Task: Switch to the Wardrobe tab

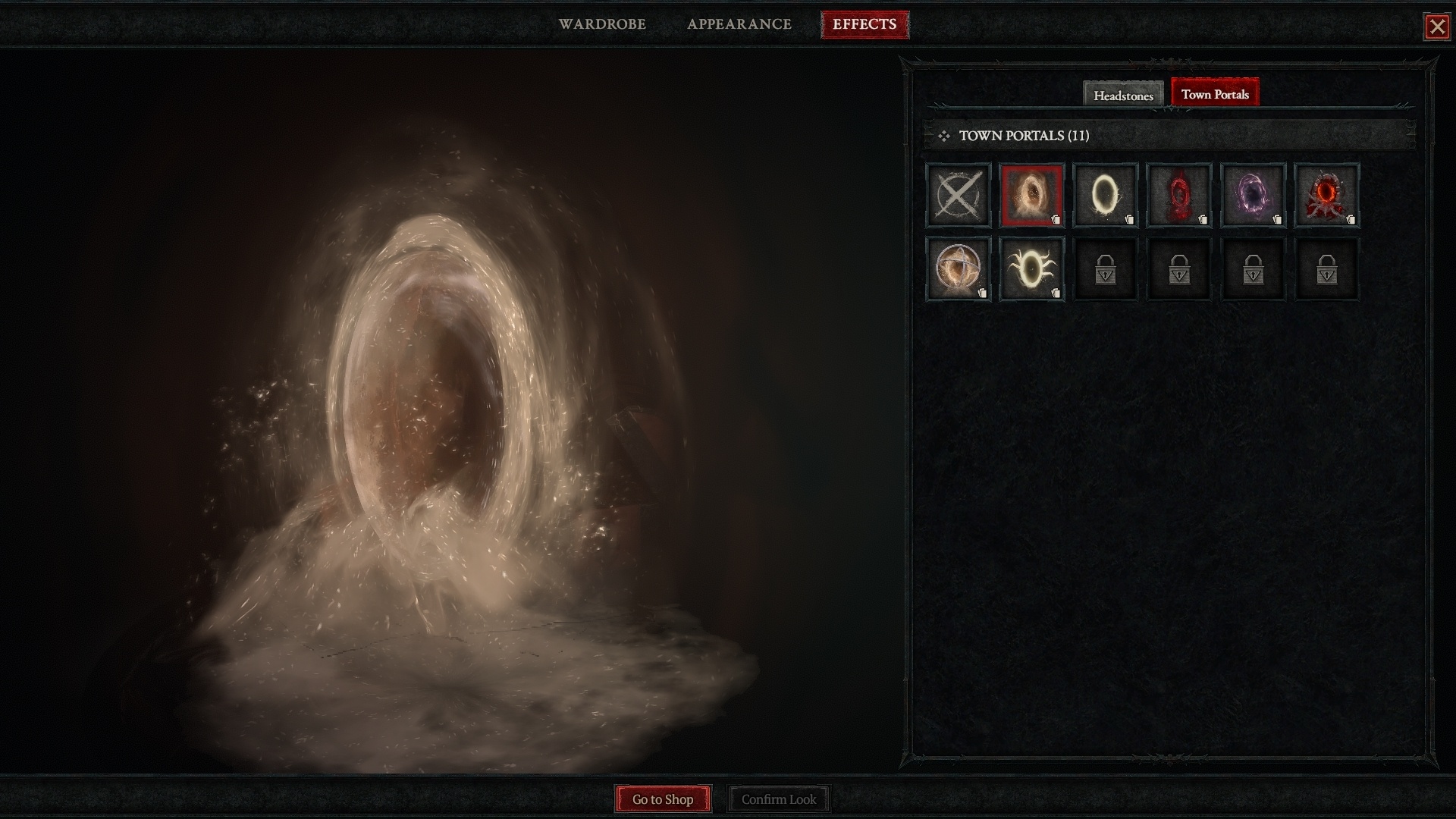Action: (602, 24)
